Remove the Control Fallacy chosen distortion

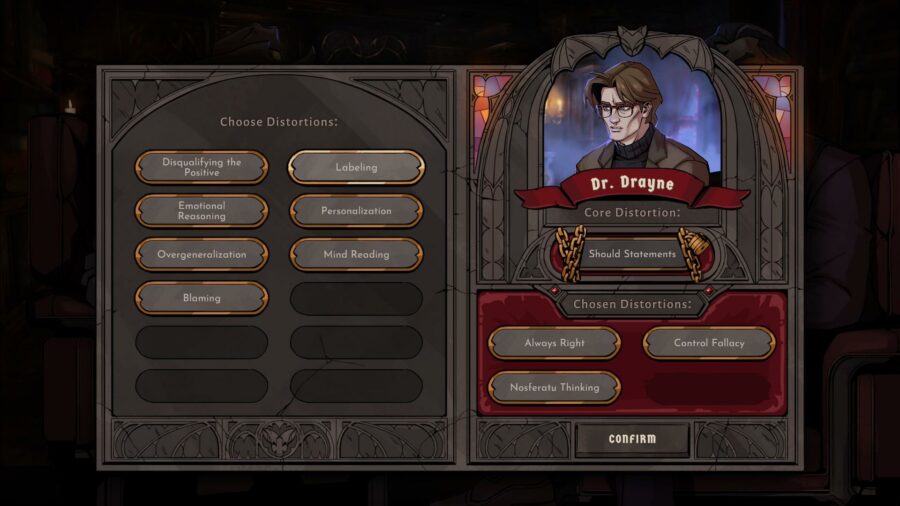709,343
